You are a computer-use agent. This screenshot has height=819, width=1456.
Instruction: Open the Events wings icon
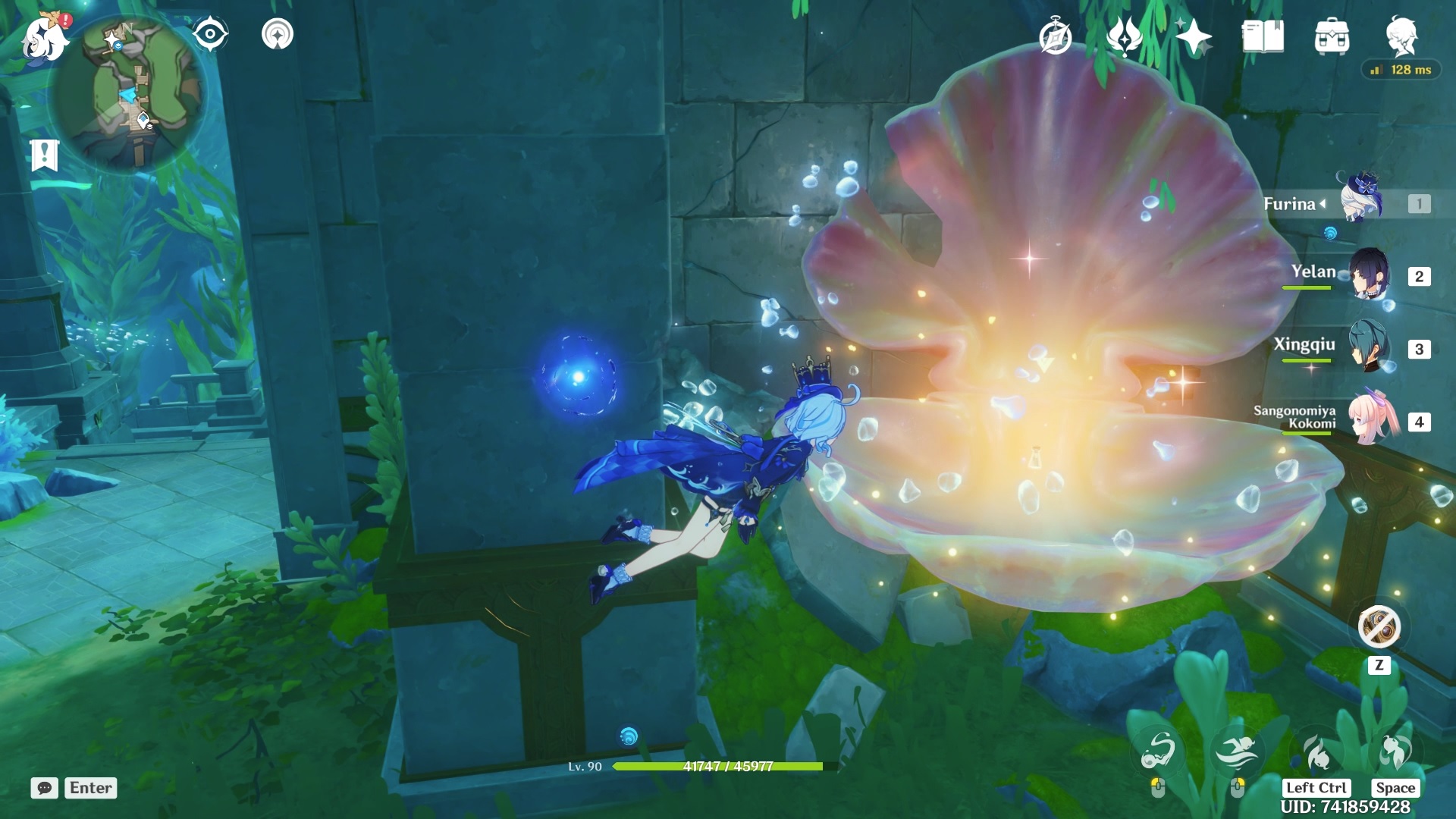pos(1126,34)
